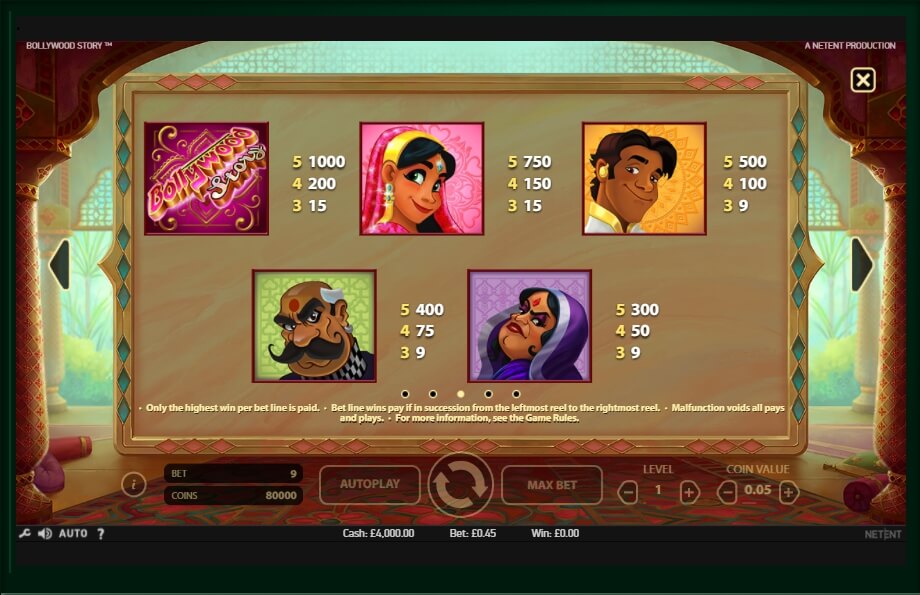920x595 pixels.
Task: Open the wrench settings menu
Action: click(x=24, y=534)
